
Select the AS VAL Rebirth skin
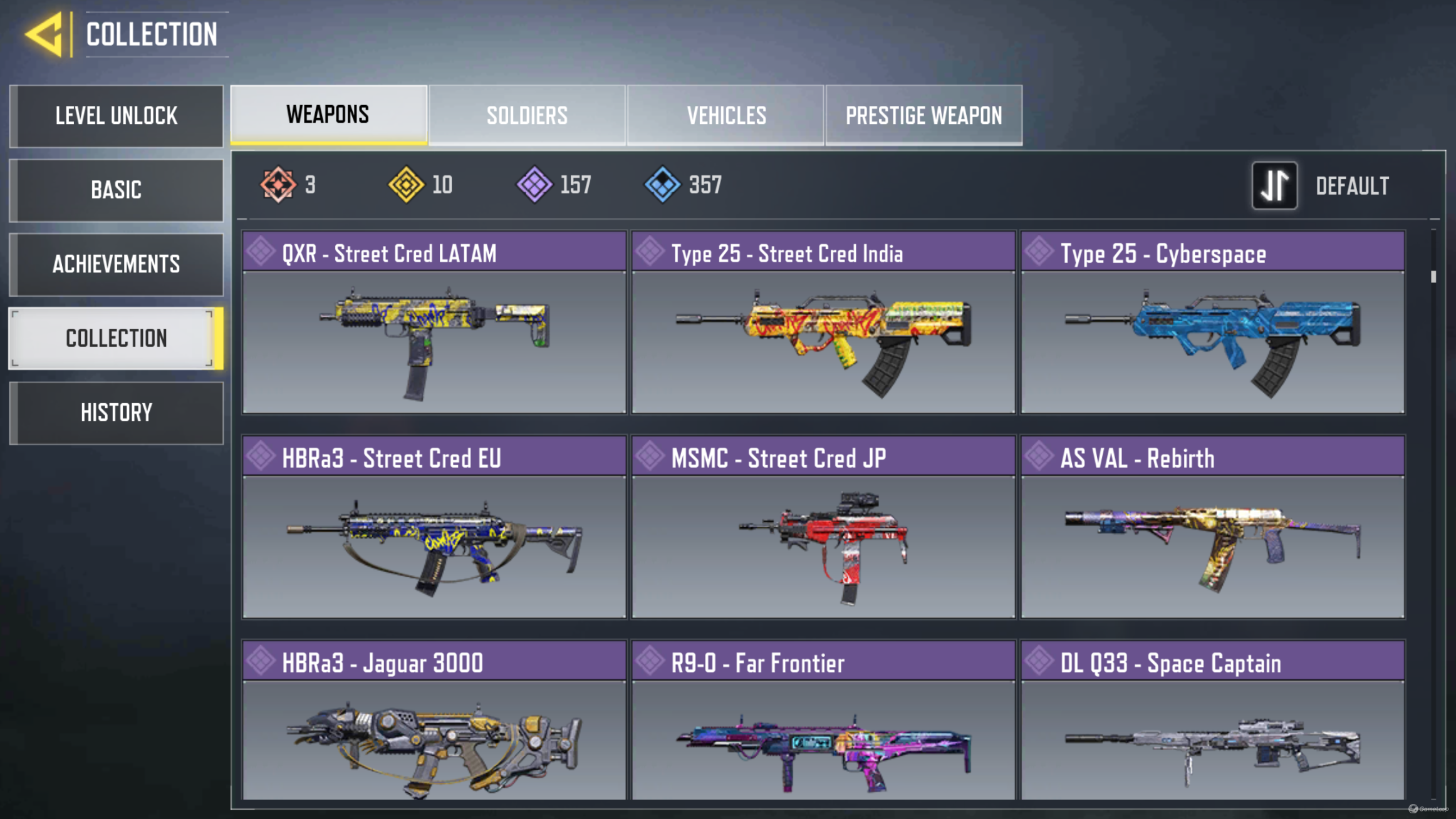(x=1212, y=527)
